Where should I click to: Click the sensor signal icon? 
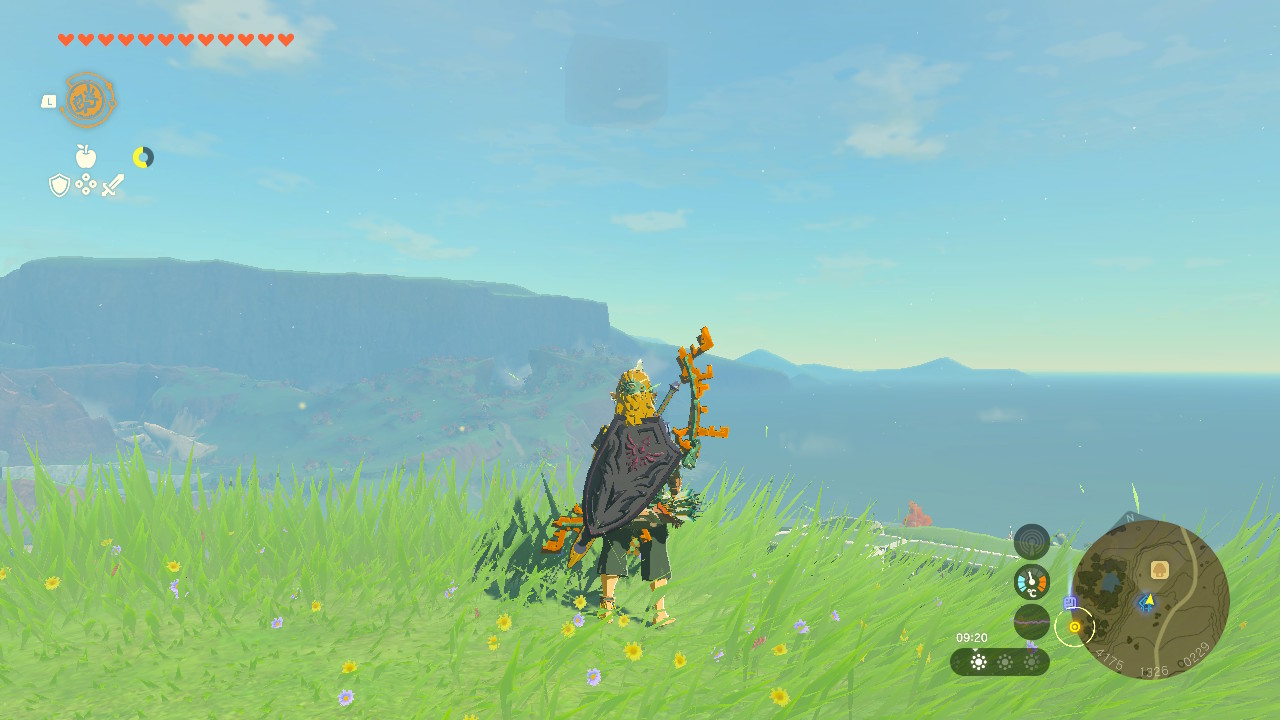[x=1032, y=542]
